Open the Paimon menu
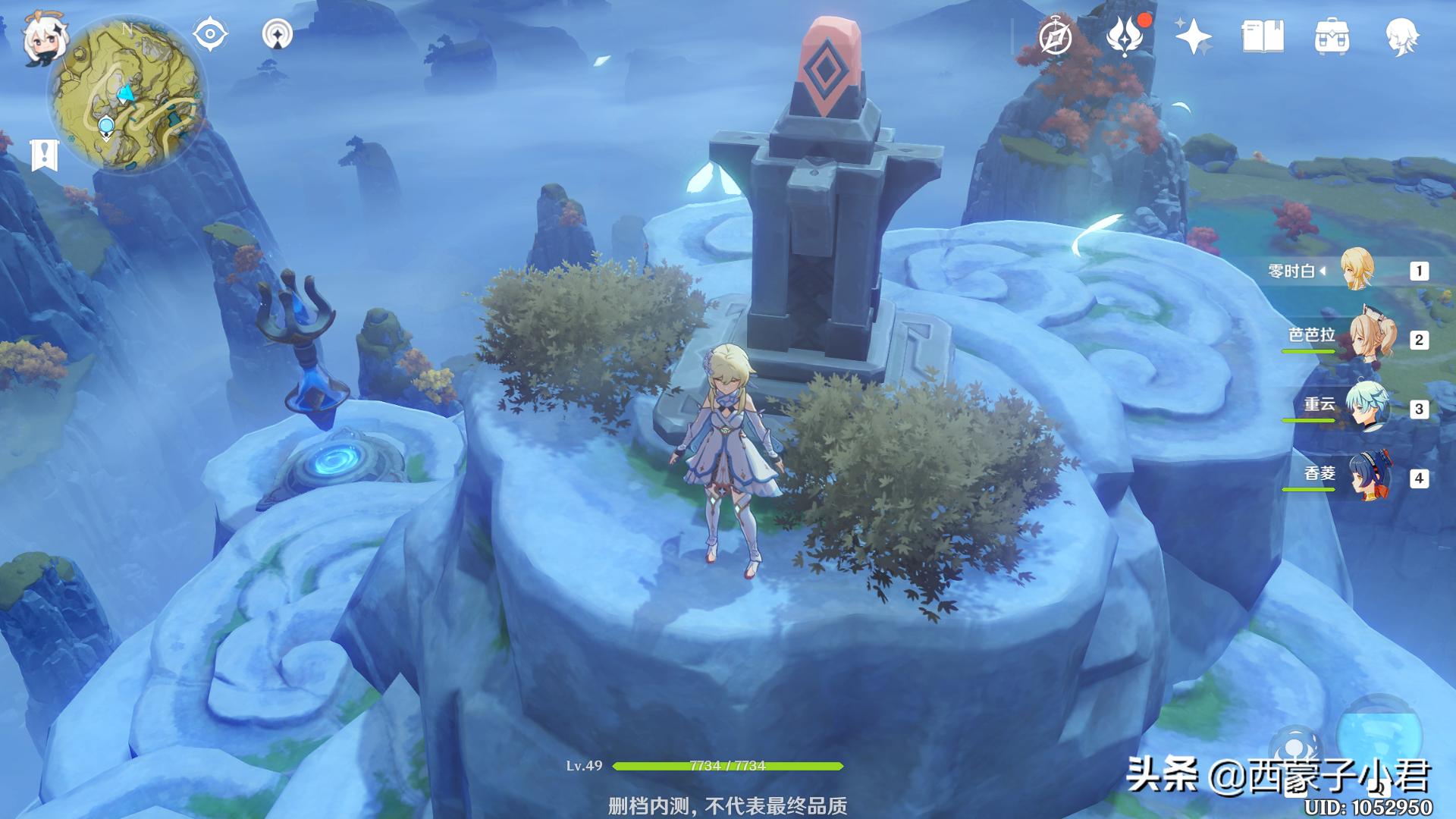1456x819 pixels. point(43,38)
